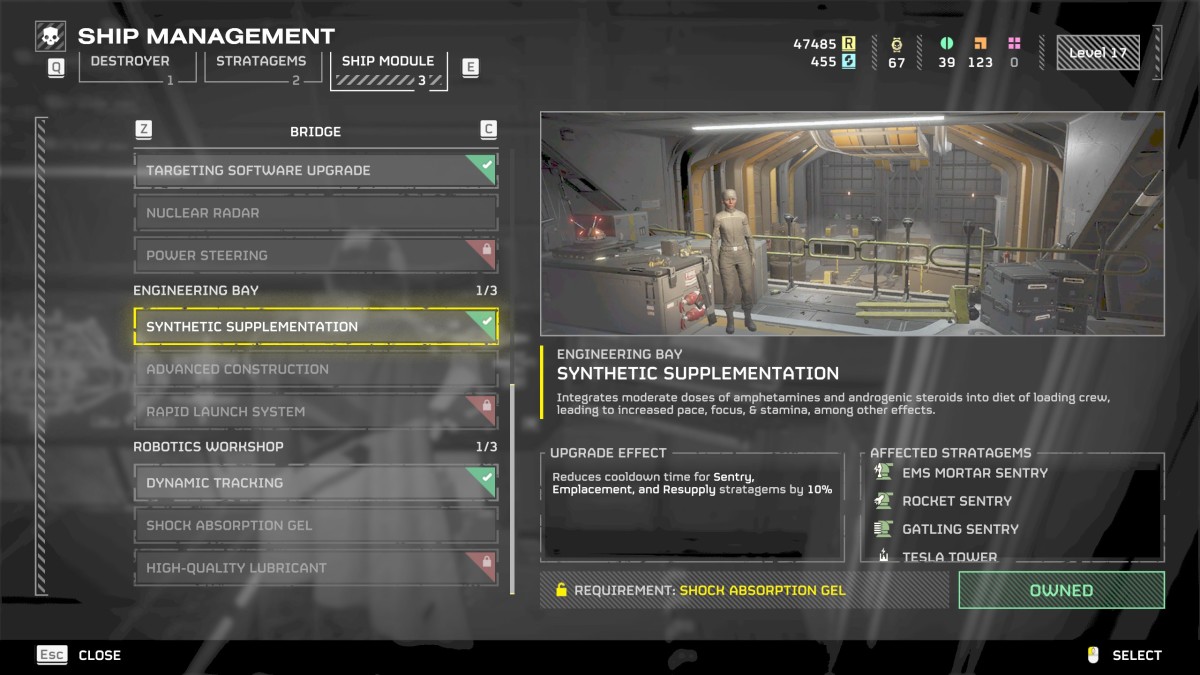Select Shock Absorption Gel upgrade
This screenshot has width=1200, height=675.
click(315, 525)
